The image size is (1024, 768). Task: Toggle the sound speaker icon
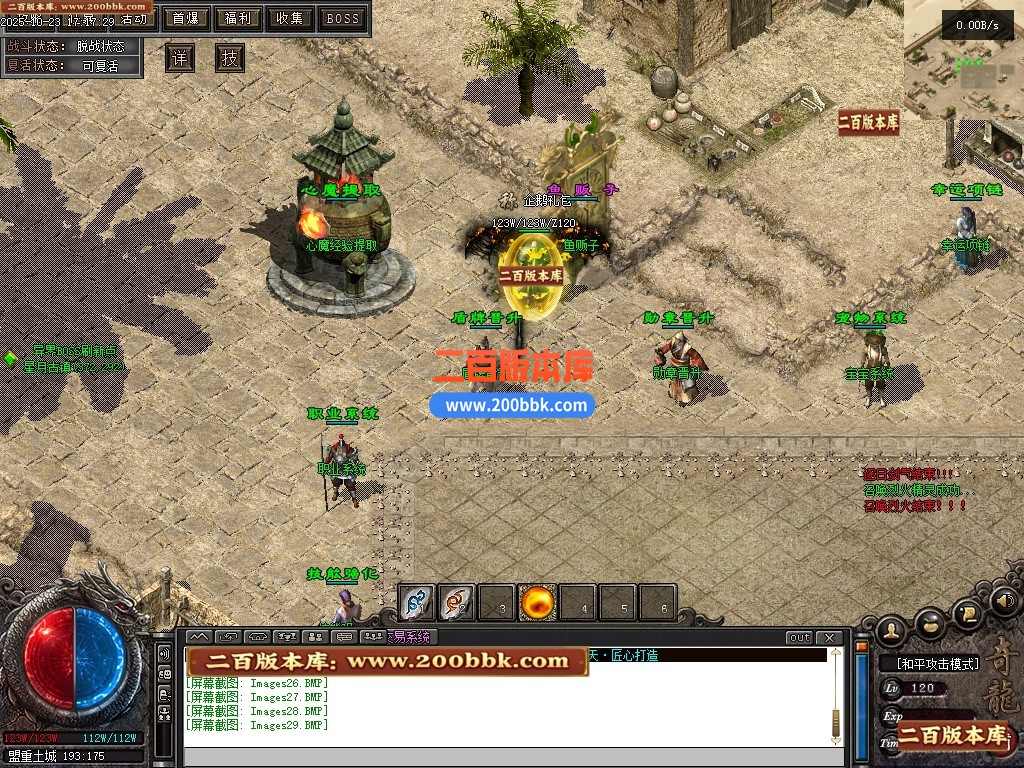(1004, 602)
